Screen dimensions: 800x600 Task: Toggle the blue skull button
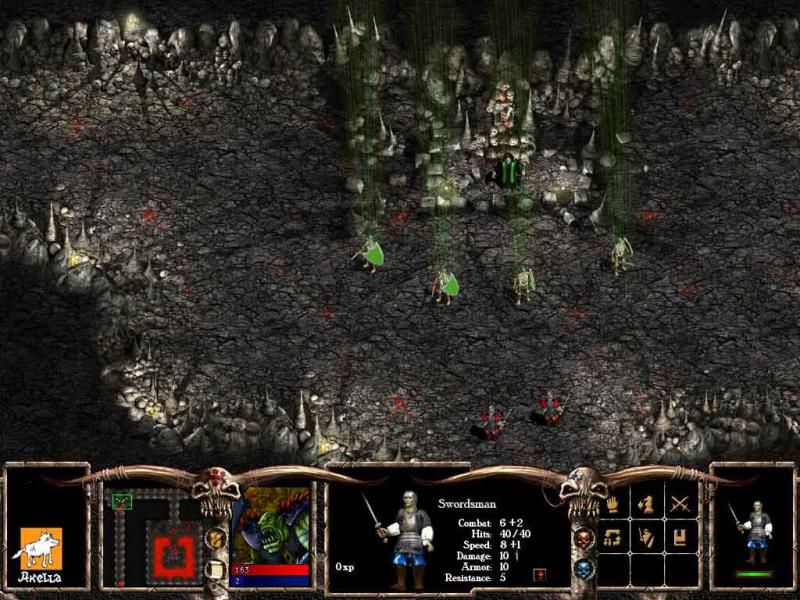(x=583, y=570)
